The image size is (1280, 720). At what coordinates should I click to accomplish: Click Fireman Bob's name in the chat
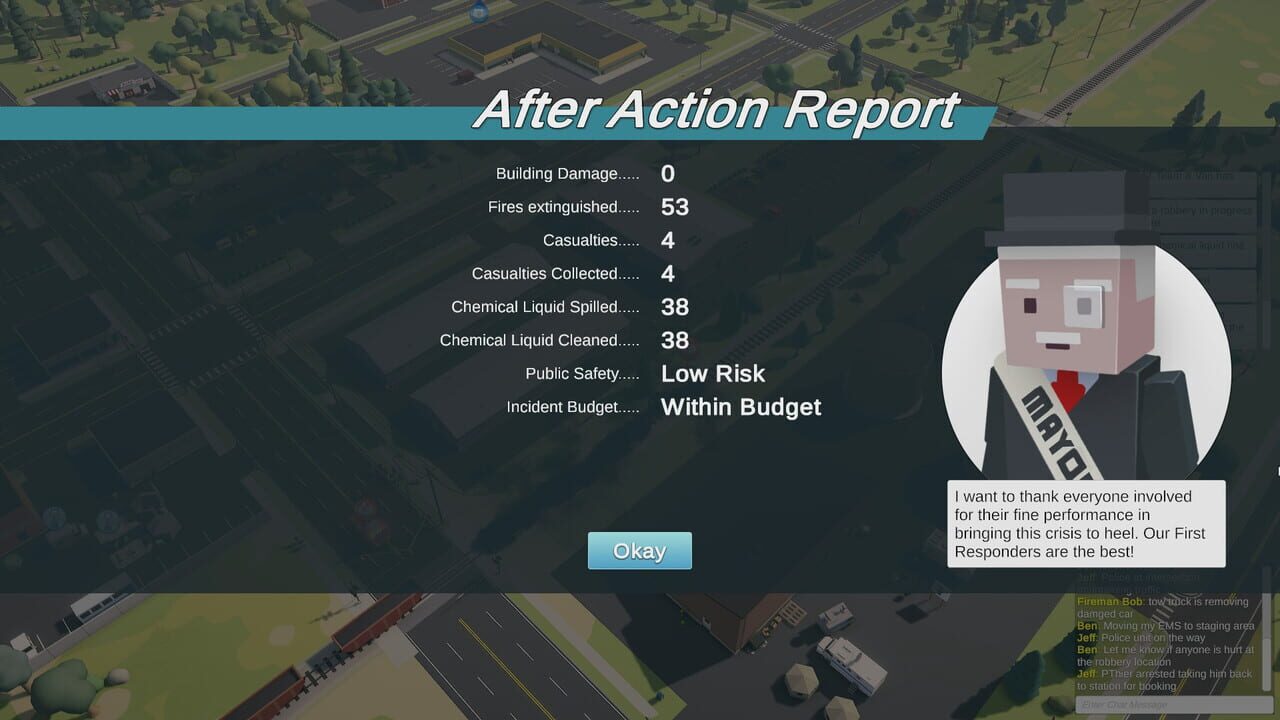(x=1110, y=602)
